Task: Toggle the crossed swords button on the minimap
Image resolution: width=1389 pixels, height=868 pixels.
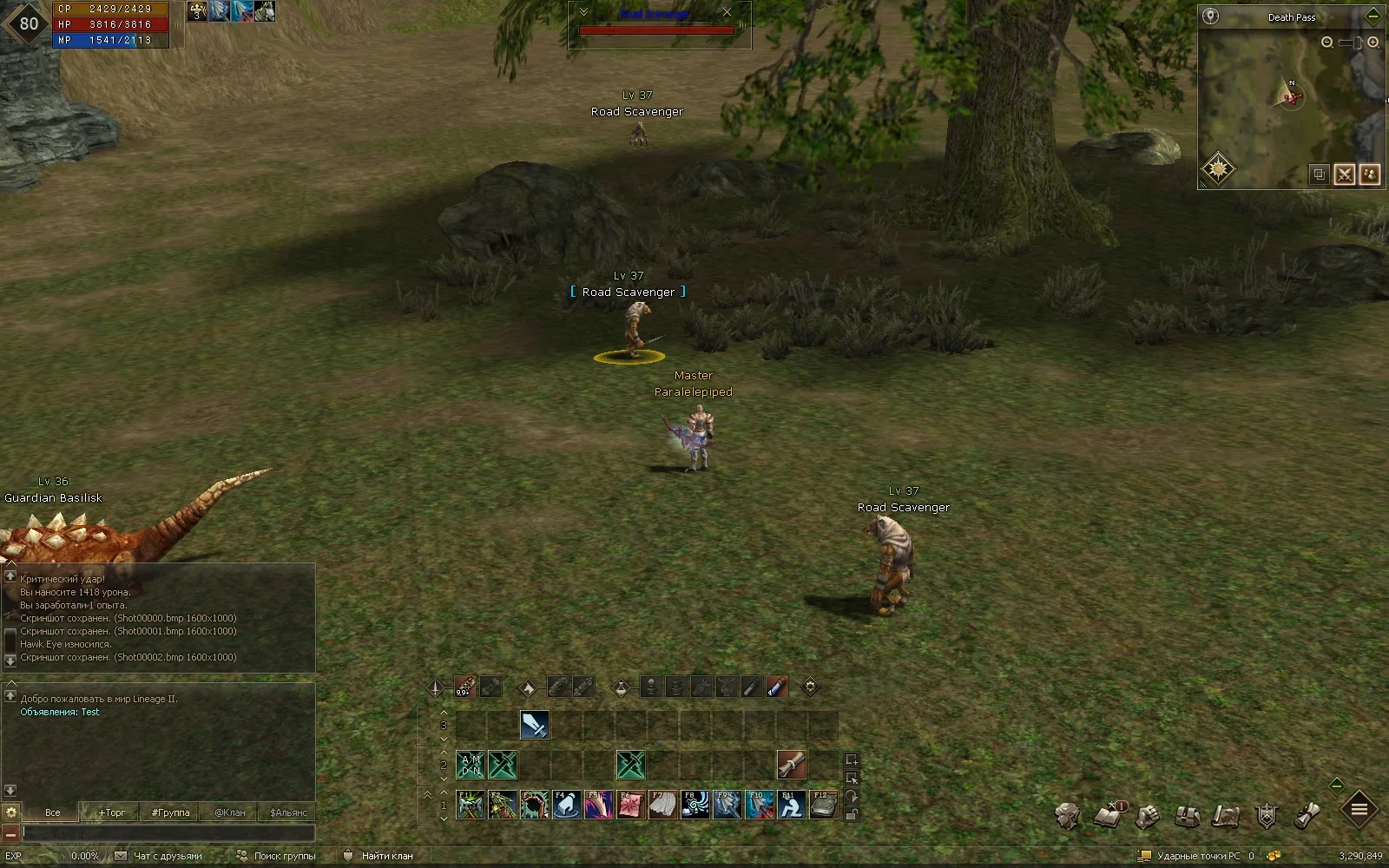Action: pos(1345,174)
